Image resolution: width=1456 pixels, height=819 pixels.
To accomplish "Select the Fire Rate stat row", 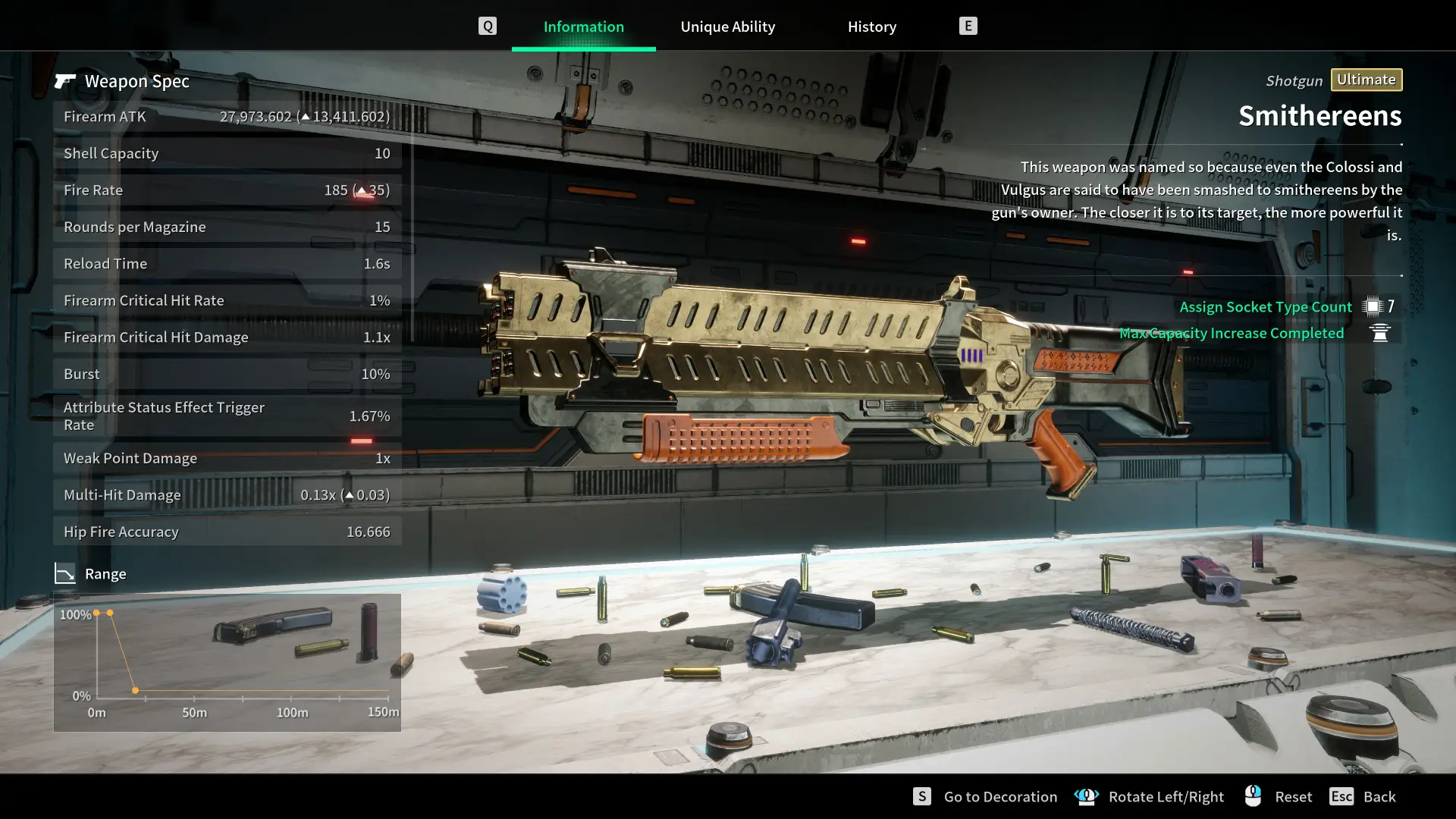I will point(227,190).
